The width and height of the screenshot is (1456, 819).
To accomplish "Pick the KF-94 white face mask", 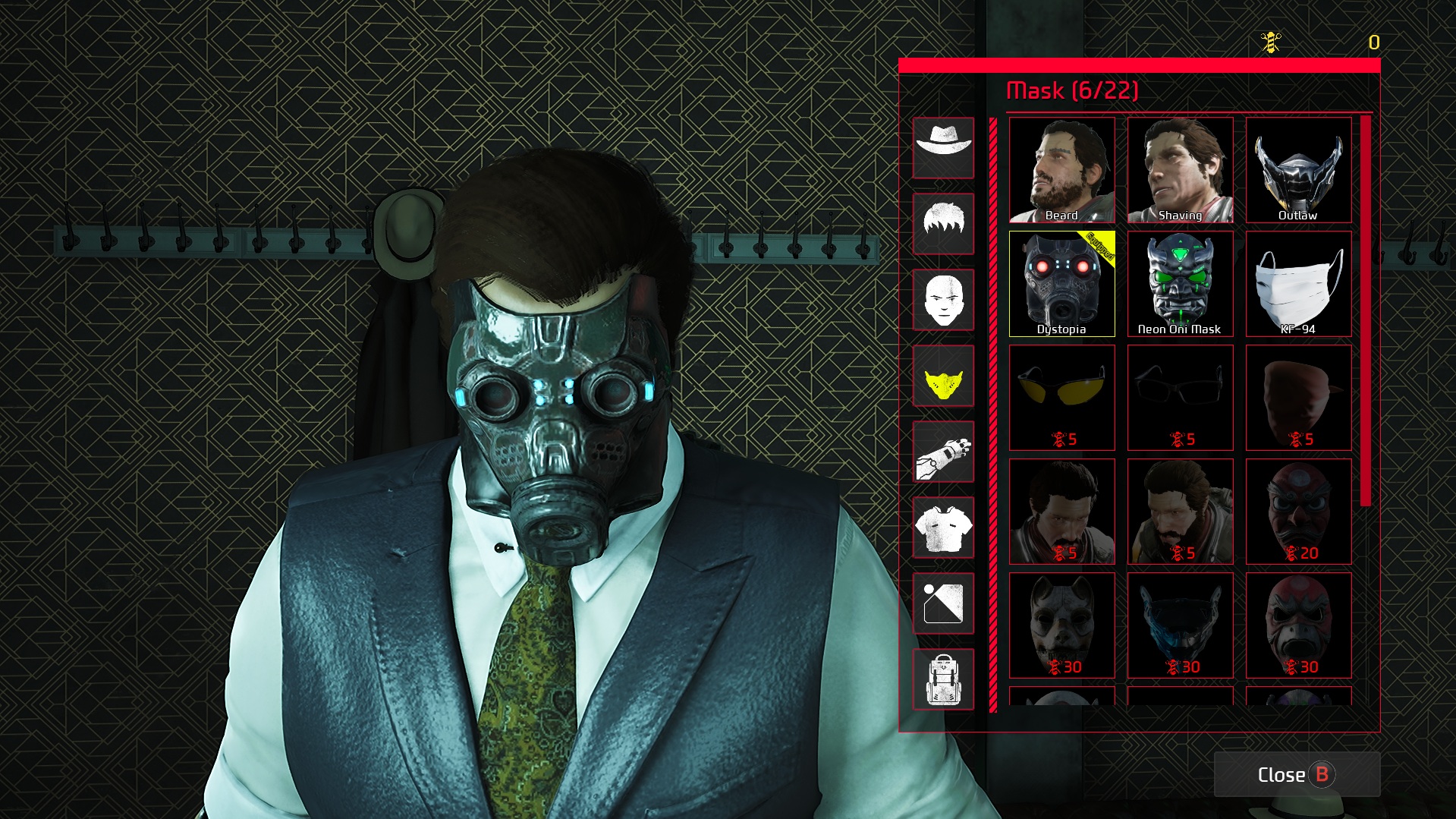I will coord(1298,284).
